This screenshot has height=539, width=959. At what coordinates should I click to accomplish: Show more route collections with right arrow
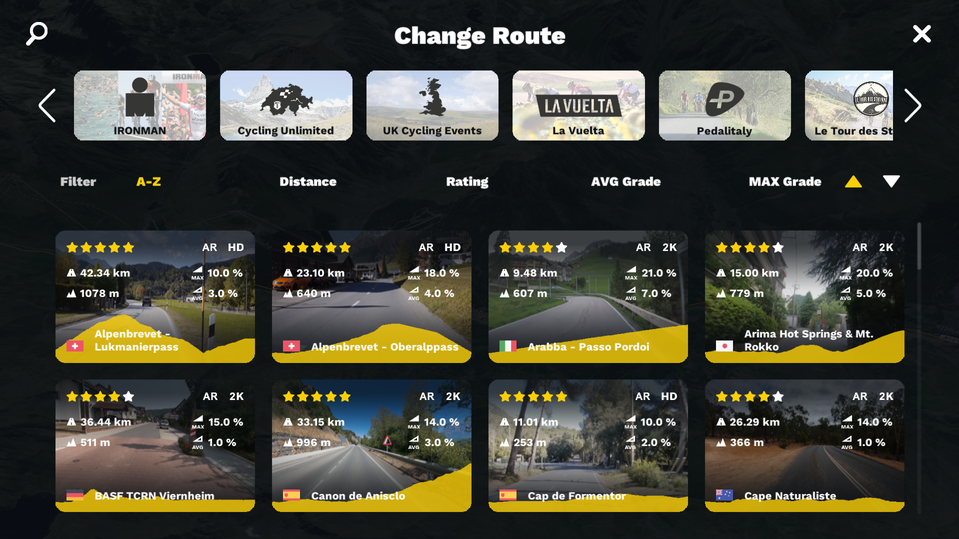tap(912, 105)
